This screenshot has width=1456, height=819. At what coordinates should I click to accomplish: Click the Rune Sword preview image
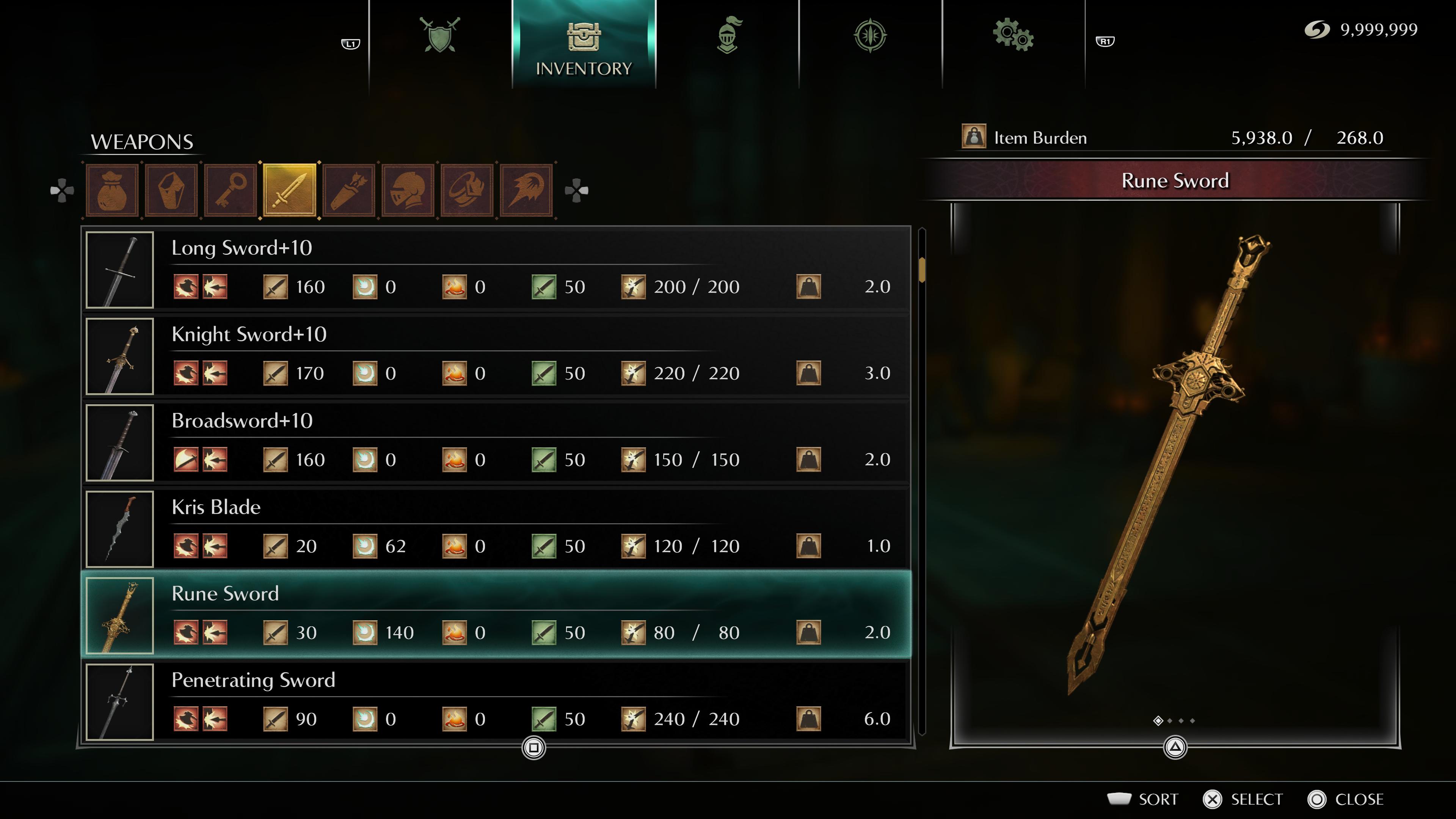pos(1175,463)
